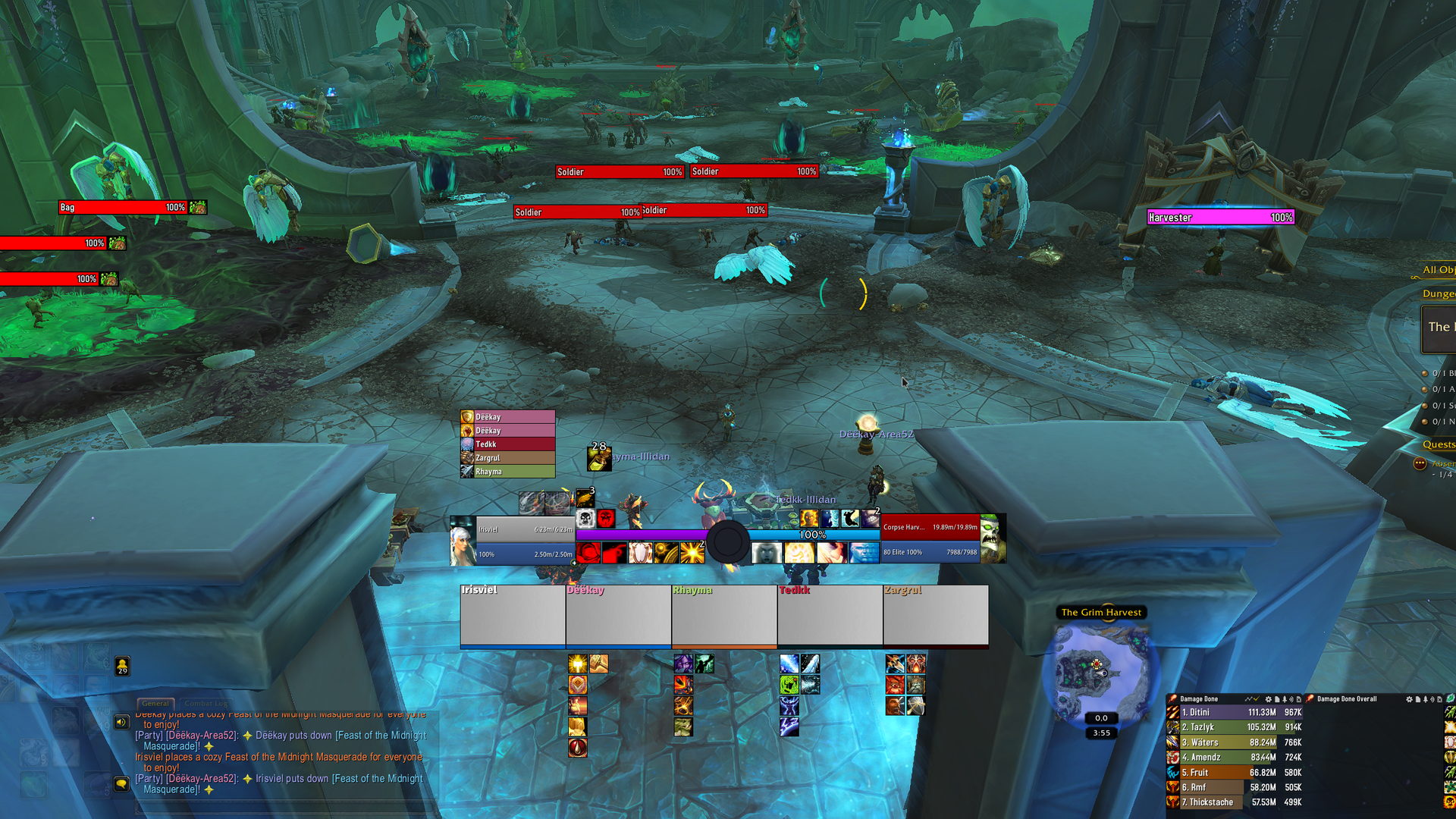Click Zargrul's party frame tile
The width and height of the screenshot is (1456, 819).
pos(936,616)
